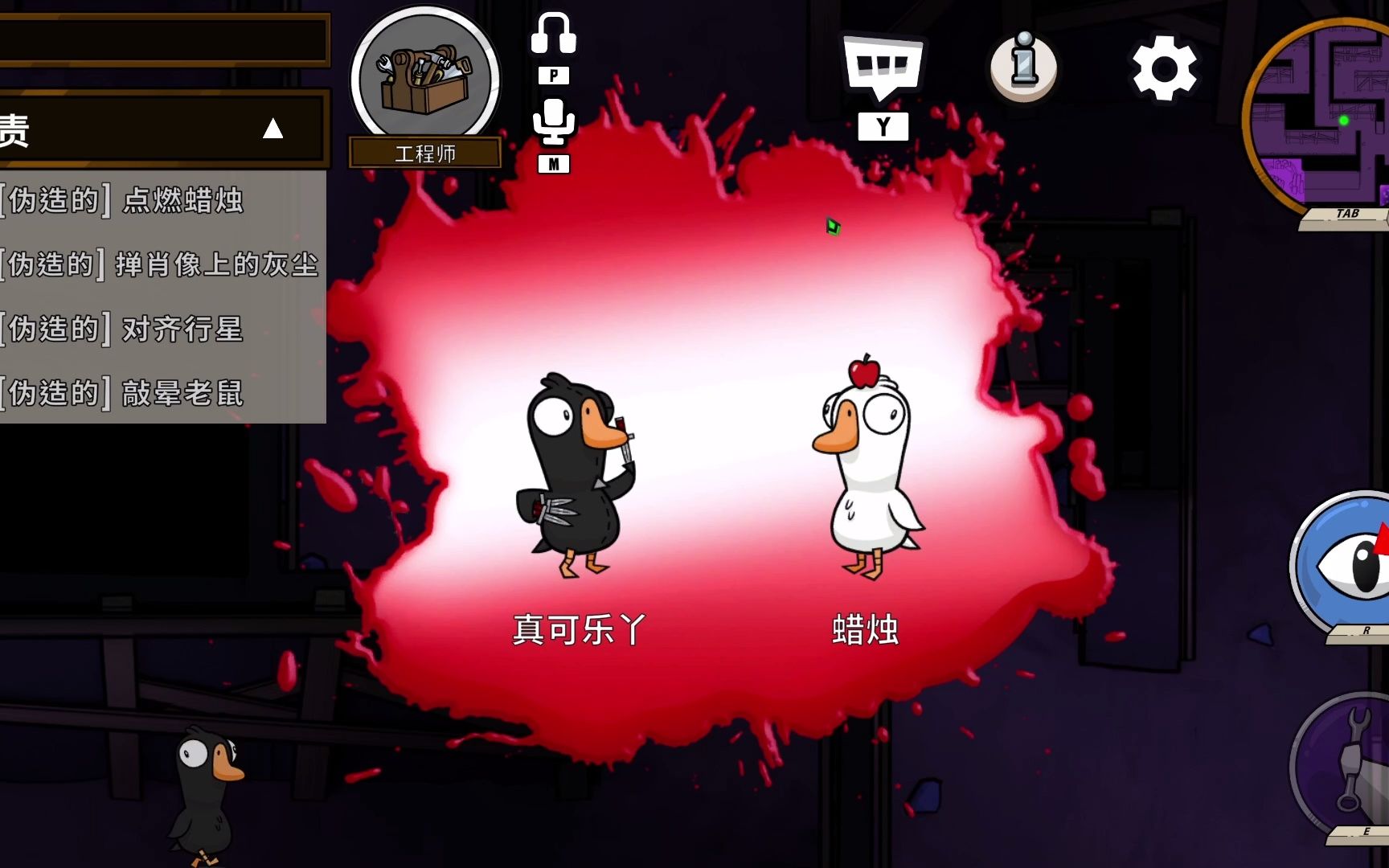Click the black duck in the bottom left

pos(205,796)
